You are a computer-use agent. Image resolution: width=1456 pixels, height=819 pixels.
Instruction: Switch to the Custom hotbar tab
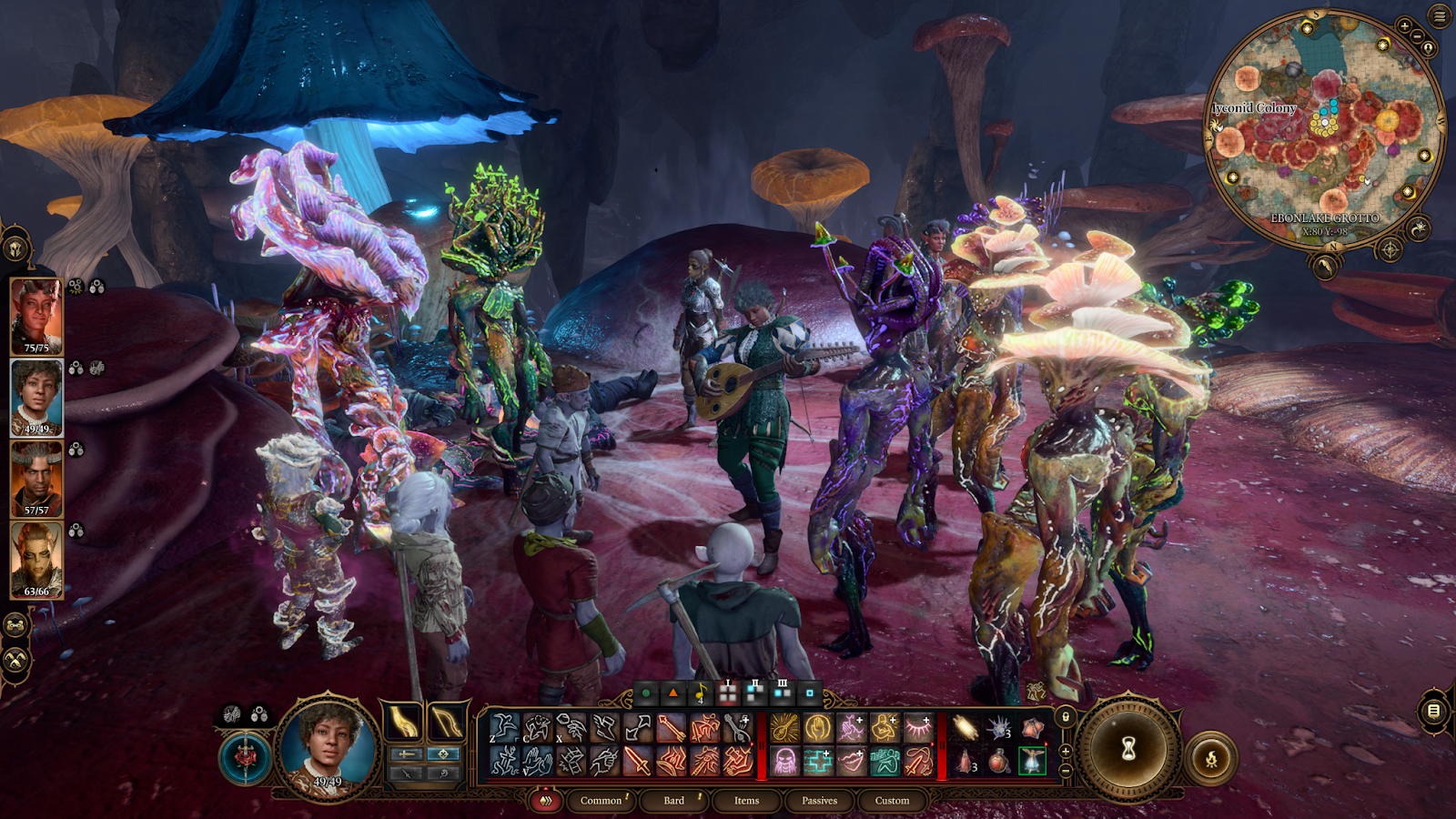(x=892, y=801)
